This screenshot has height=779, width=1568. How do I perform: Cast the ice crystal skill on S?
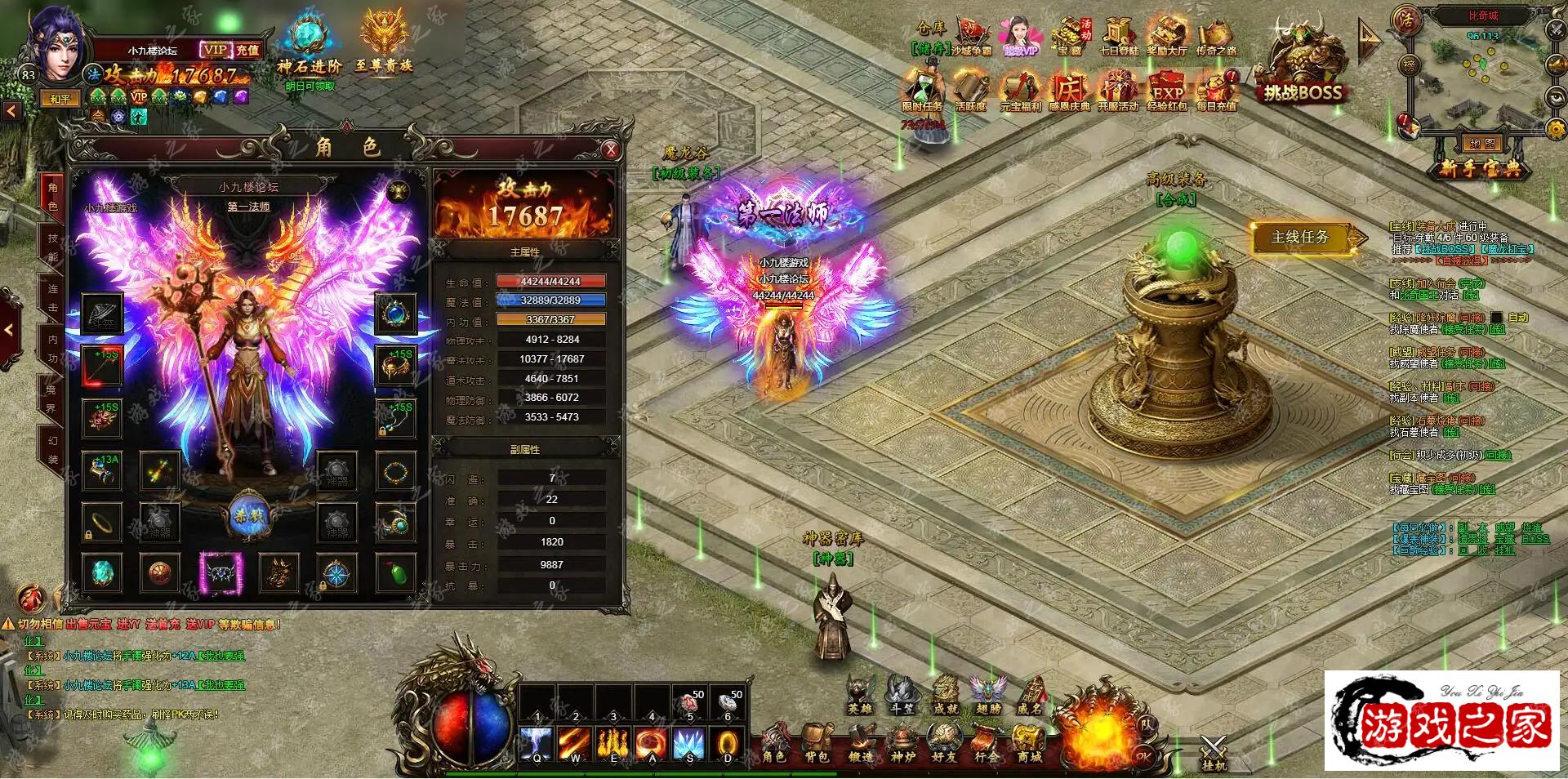[688, 743]
